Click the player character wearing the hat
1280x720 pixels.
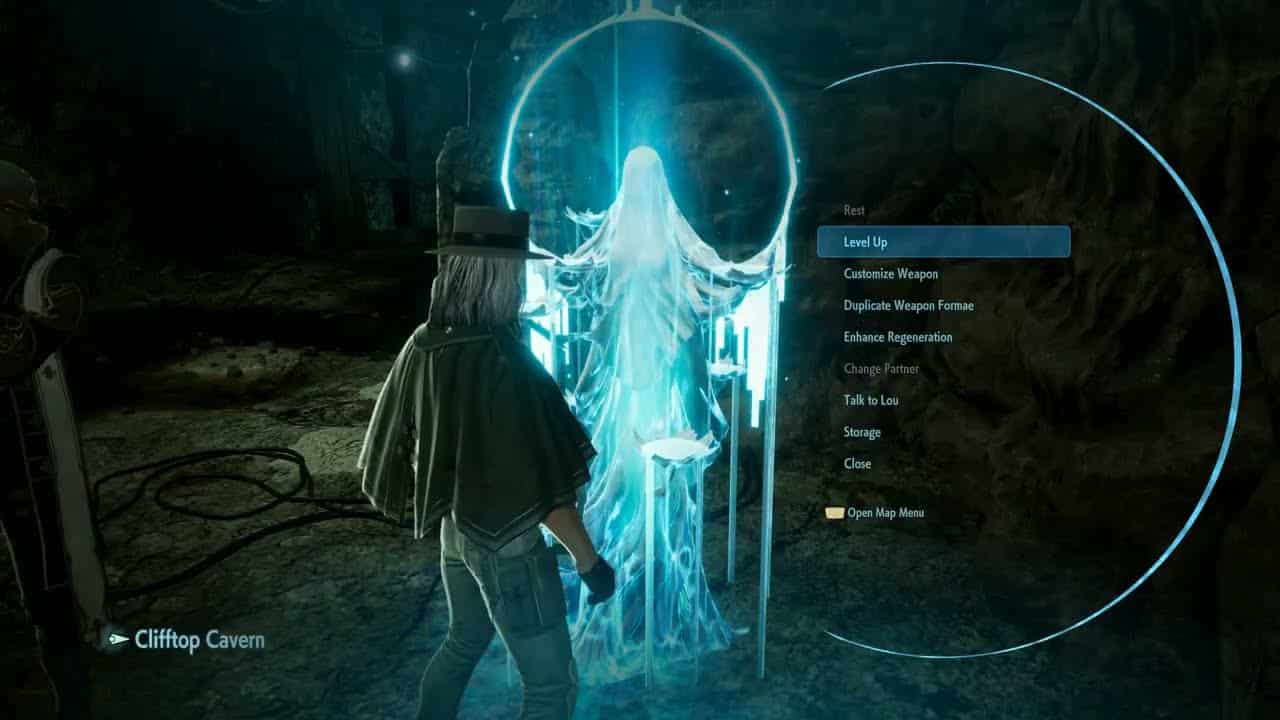click(480, 400)
